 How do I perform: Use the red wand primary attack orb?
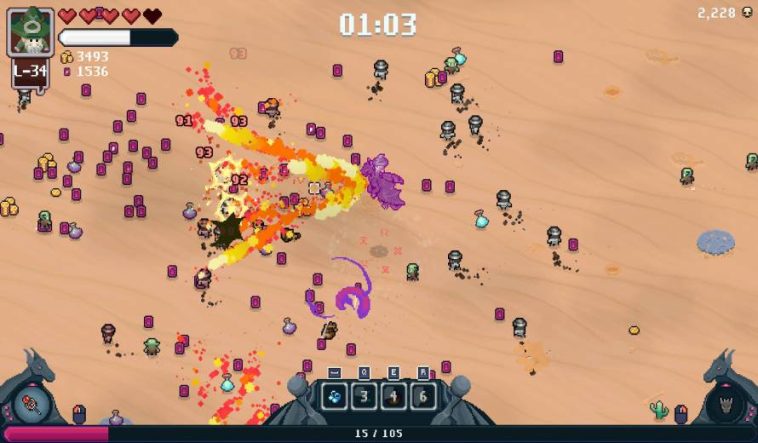(31, 403)
